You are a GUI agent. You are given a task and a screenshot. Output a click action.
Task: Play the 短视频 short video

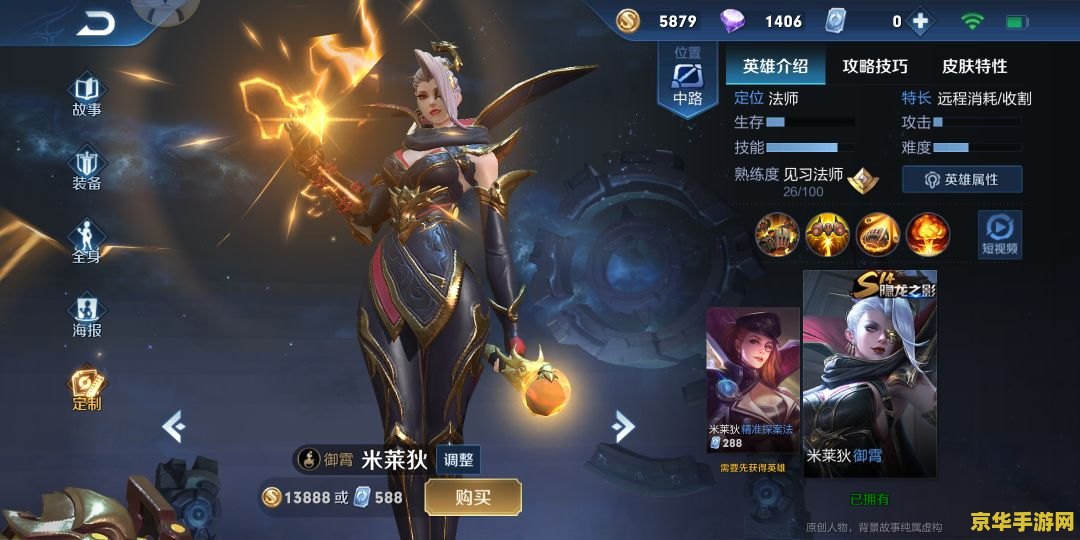point(999,234)
